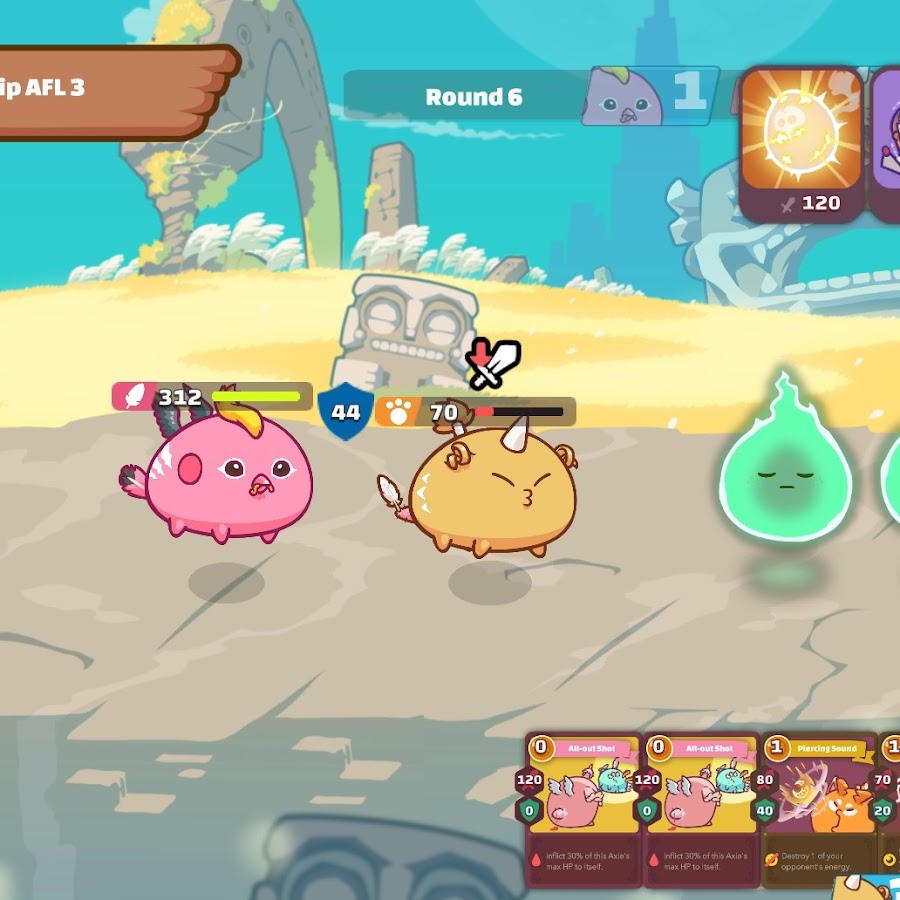Click the attack-down sword debuff icon
Image resolution: width=900 pixels, height=900 pixels.
[x=493, y=364]
